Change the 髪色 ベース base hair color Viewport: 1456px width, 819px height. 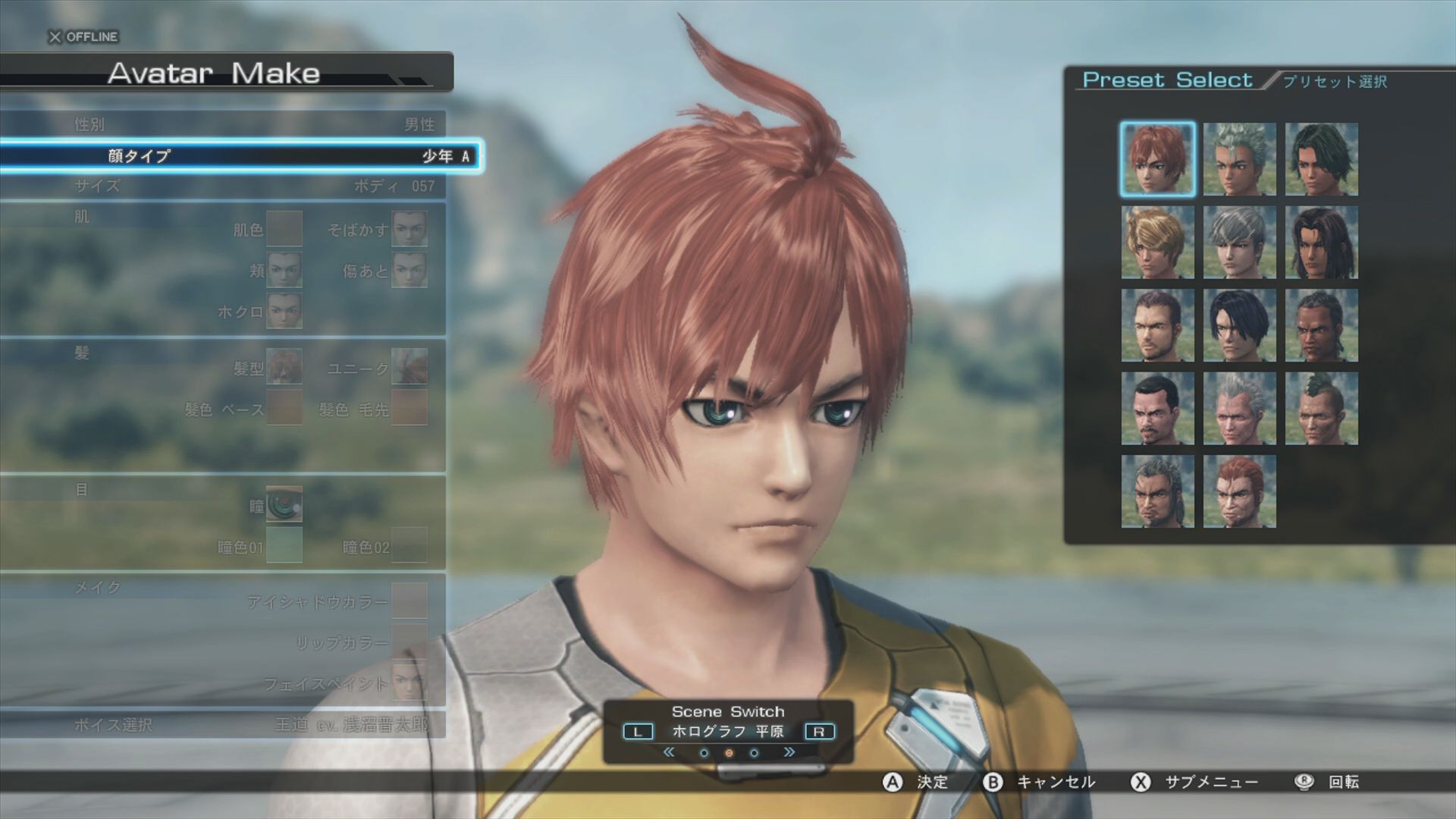(284, 409)
